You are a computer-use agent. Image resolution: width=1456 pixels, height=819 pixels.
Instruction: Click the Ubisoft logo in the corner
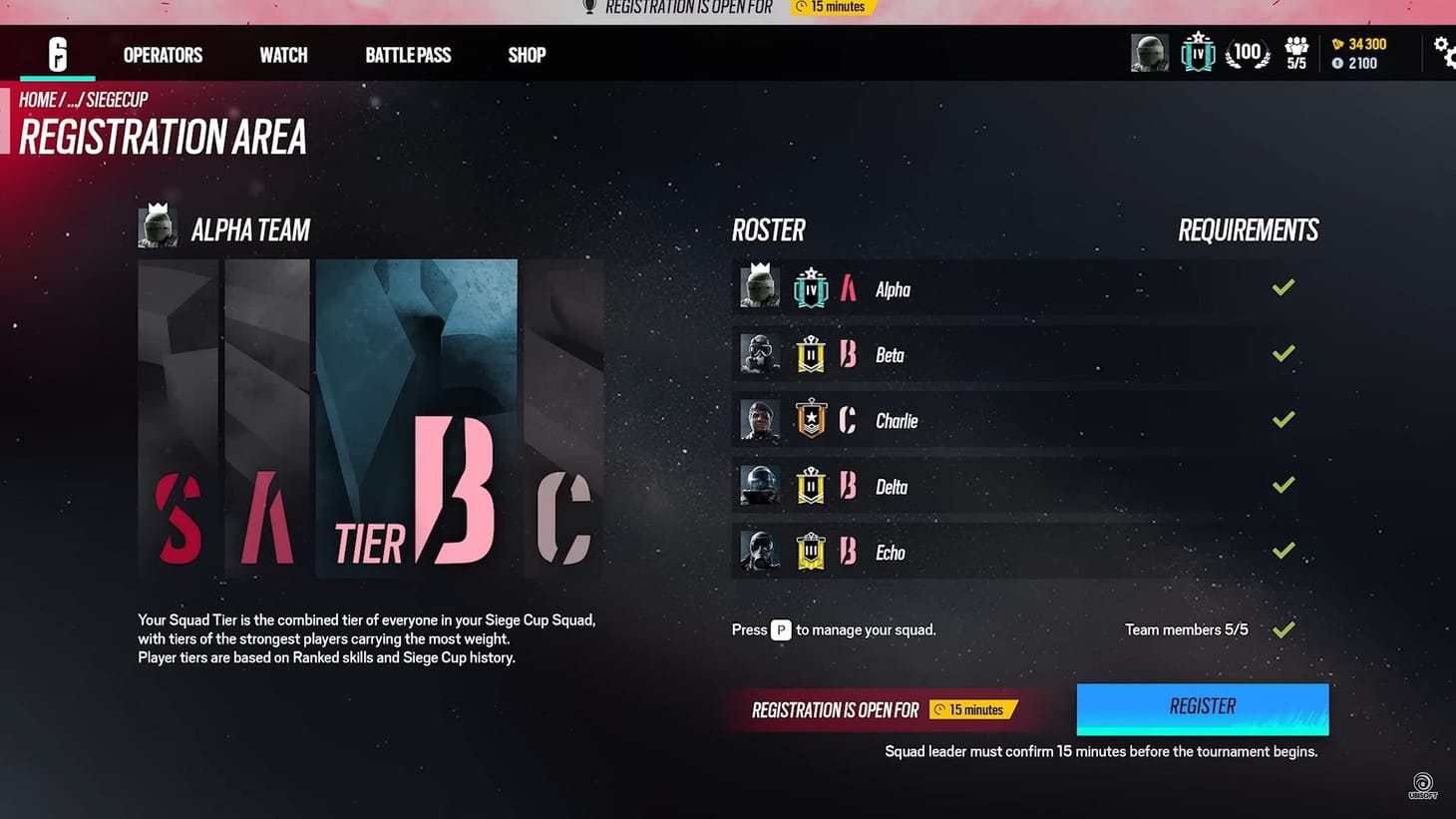[x=1422, y=784]
